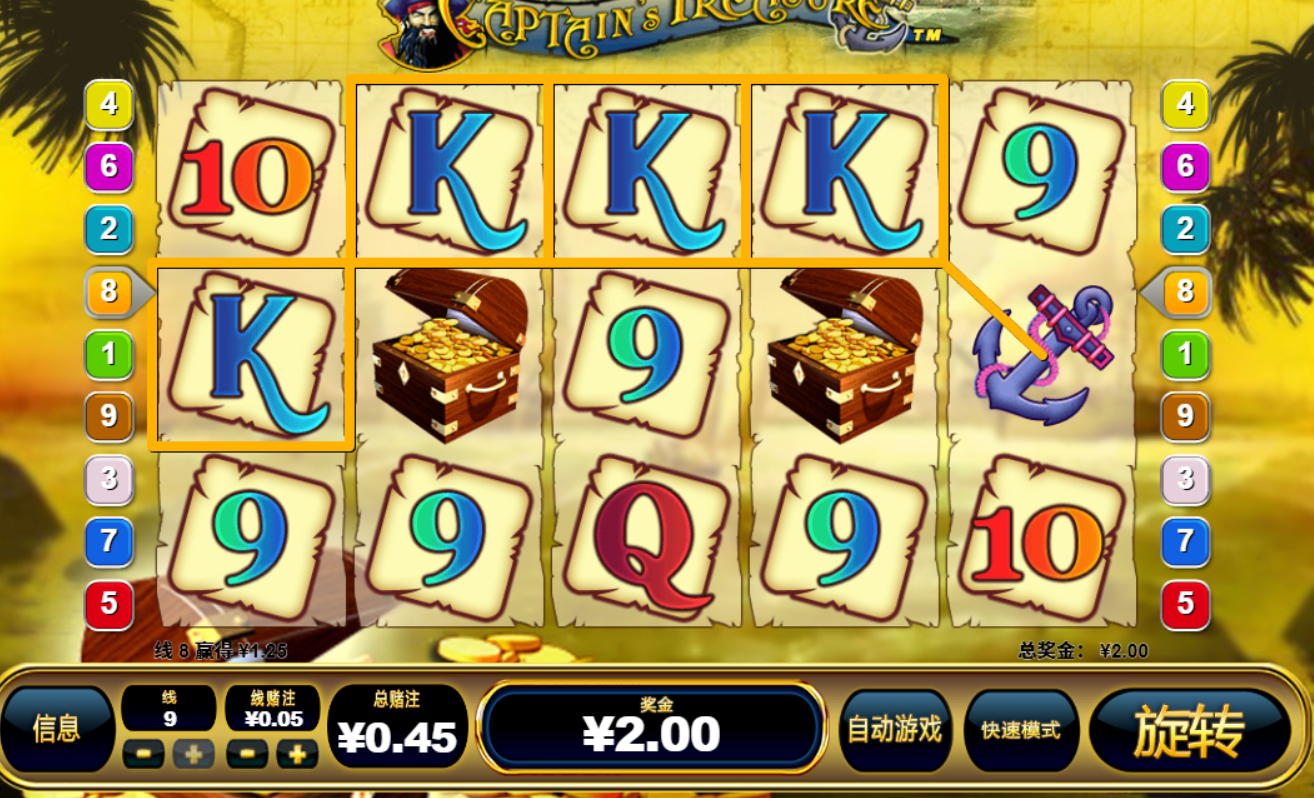Select payline 5 on the left side
1314x798 pixels.
[x=108, y=605]
